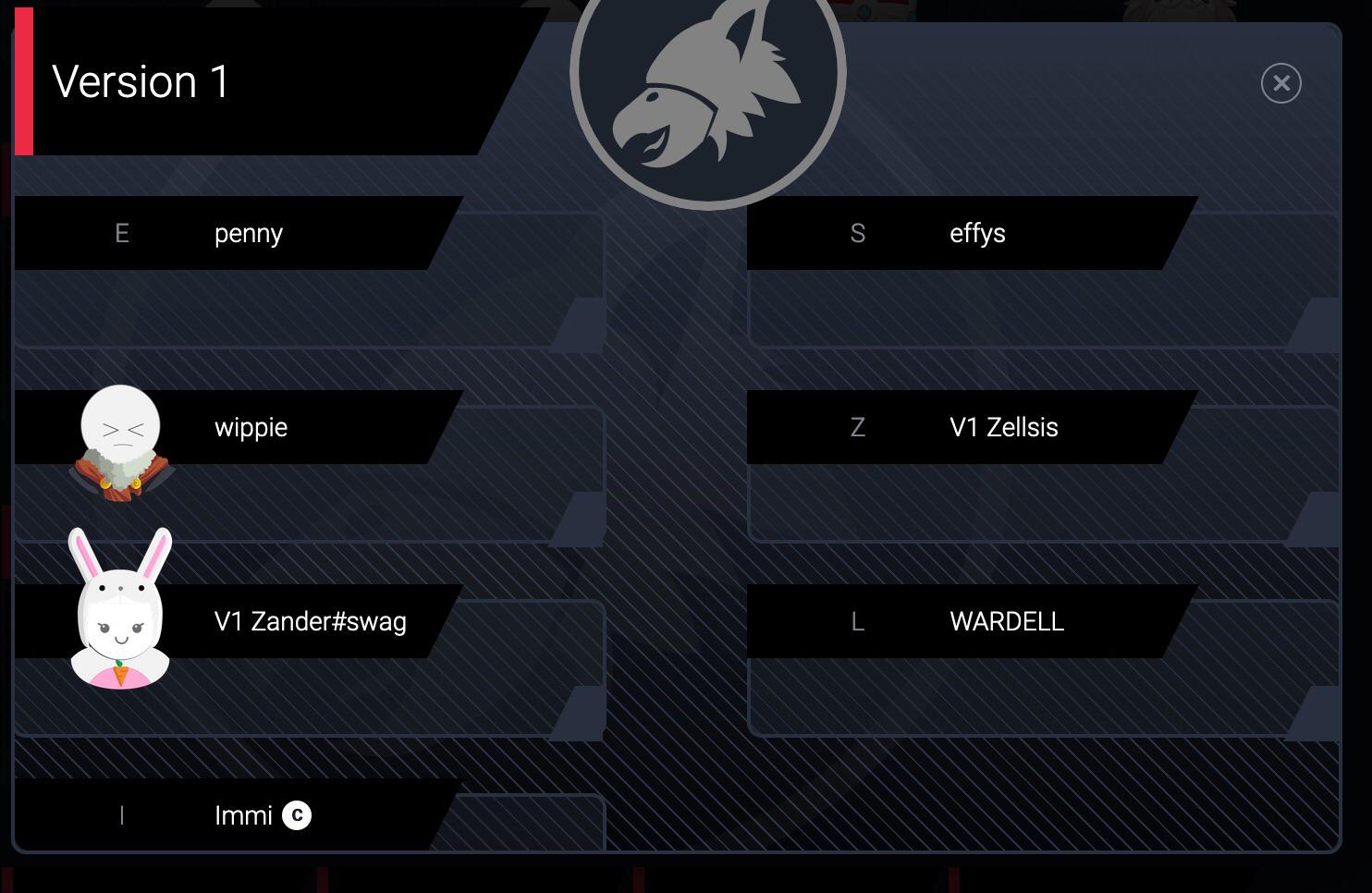The image size is (1372, 893).
Task: Open the wippie player entry
Action: (251, 427)
